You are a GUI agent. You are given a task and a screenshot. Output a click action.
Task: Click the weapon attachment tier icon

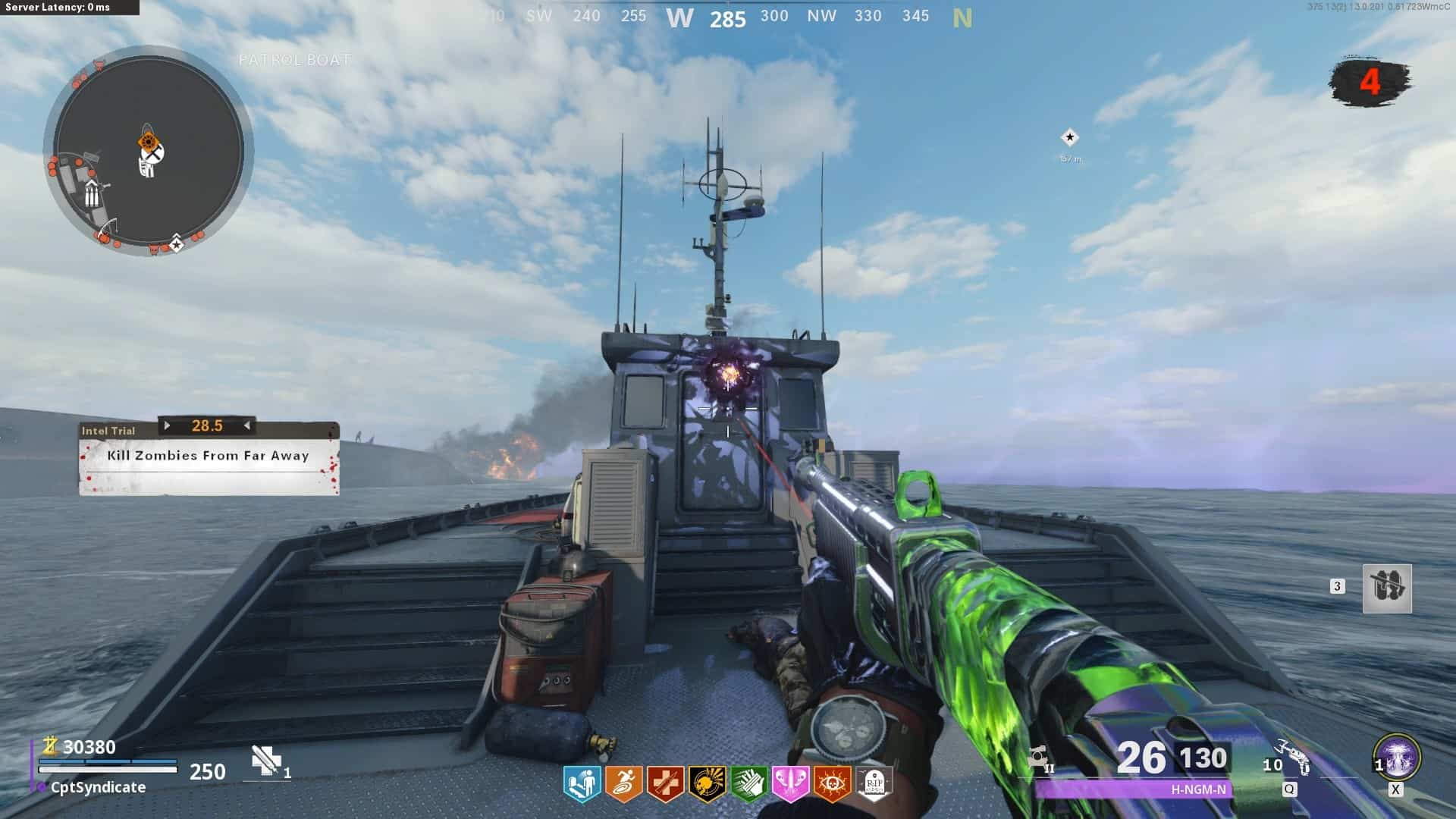point(1040,758)
